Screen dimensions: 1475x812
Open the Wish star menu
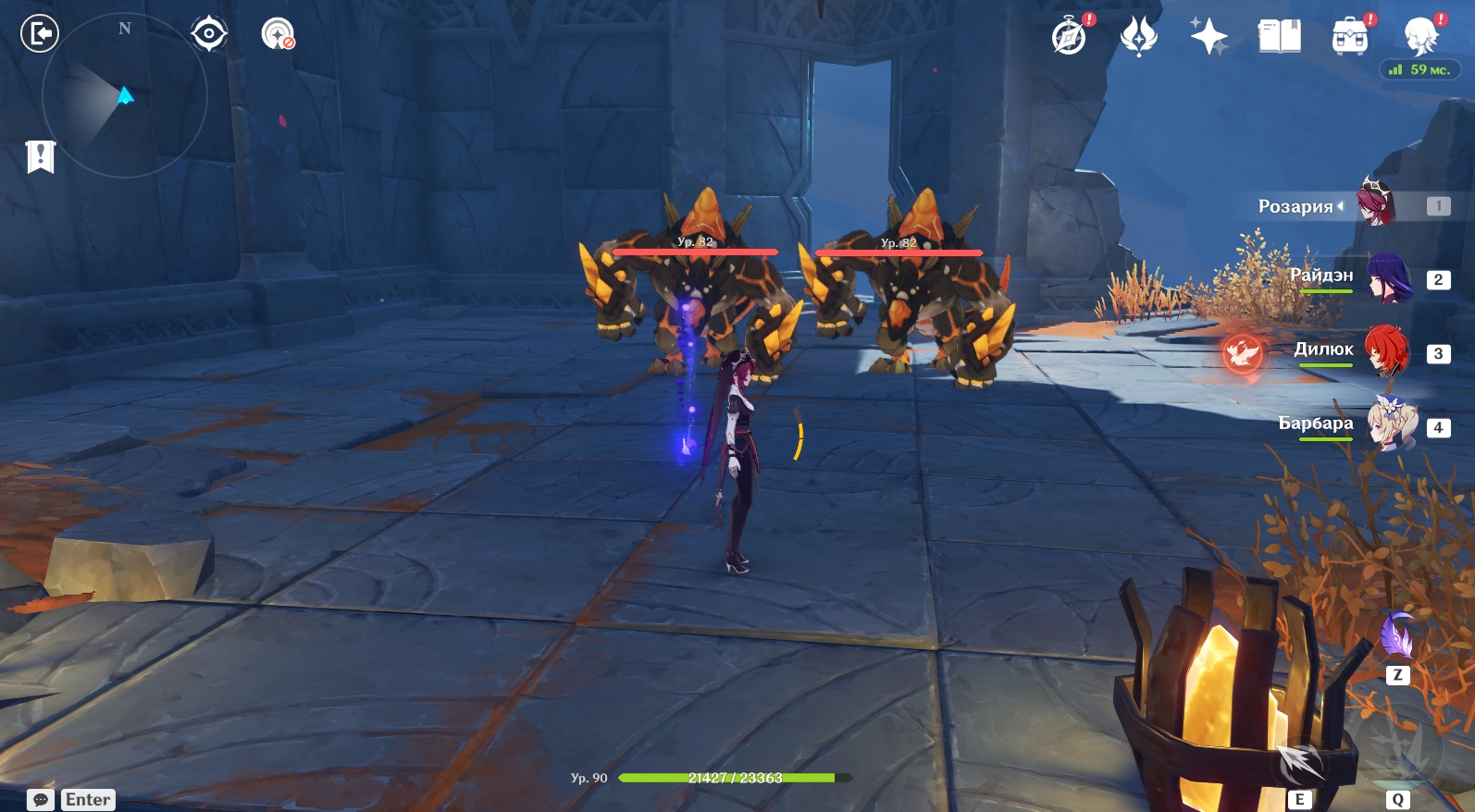pyautogui.click(x=1209, y=37)
